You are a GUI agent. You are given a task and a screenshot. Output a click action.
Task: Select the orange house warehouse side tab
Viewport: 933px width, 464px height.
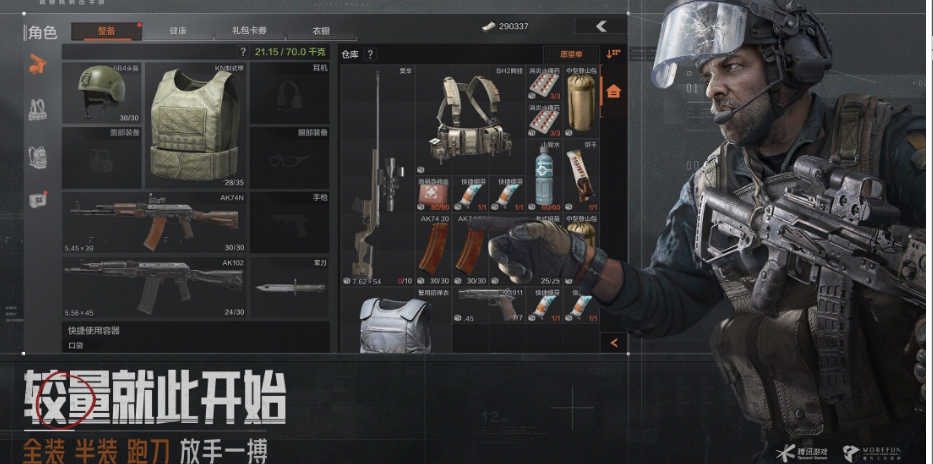coord(613,91)
